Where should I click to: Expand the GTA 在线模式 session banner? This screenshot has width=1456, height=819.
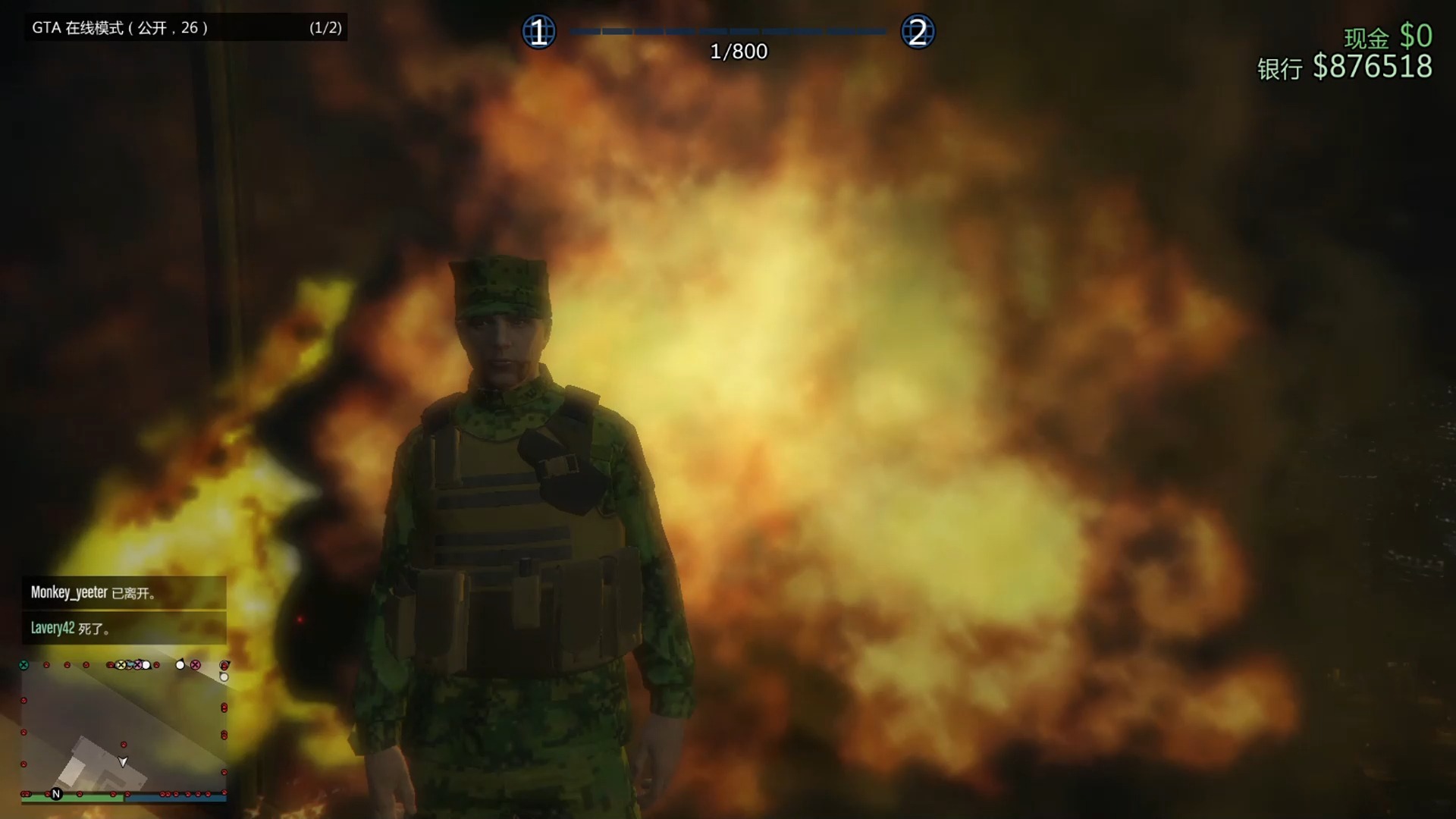(x=186, y=28)
